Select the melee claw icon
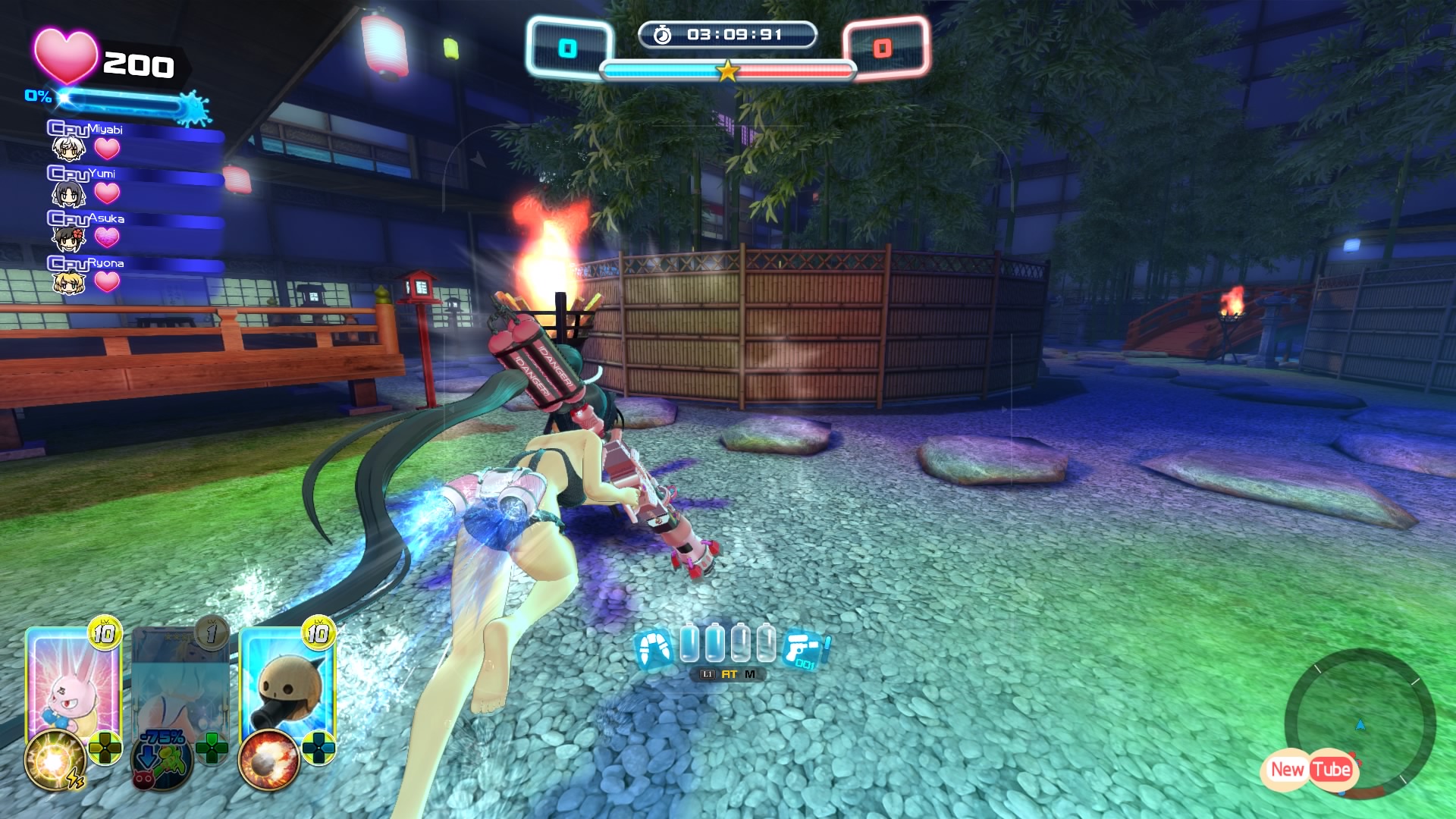1456x819 pixels. [x=653, y=650]
